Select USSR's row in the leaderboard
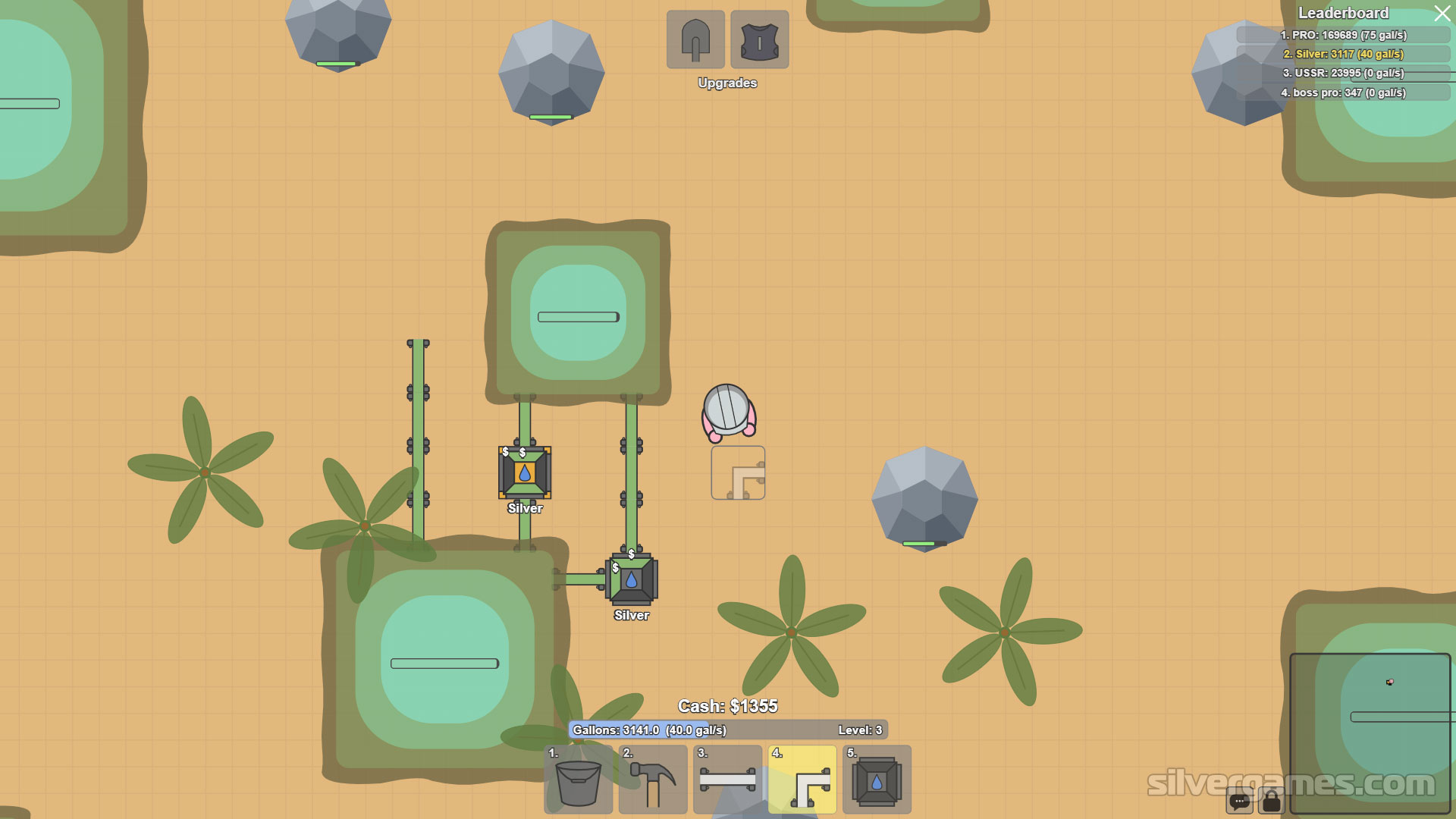This screenshot has width=1456, height=819. (x=1343, y=73)
